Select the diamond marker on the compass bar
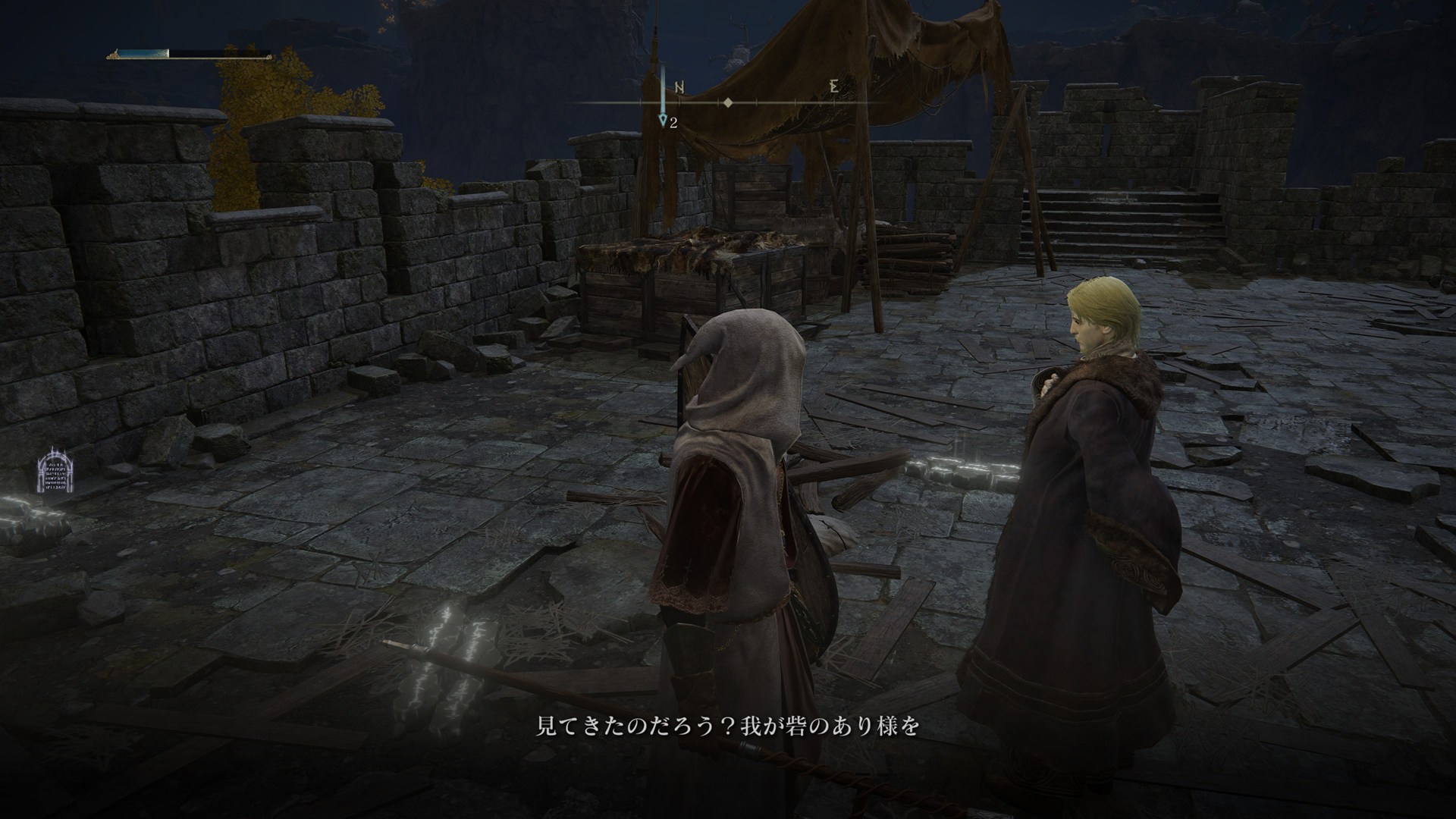This screenshot has width=1456, height=819. coord(728,102)
